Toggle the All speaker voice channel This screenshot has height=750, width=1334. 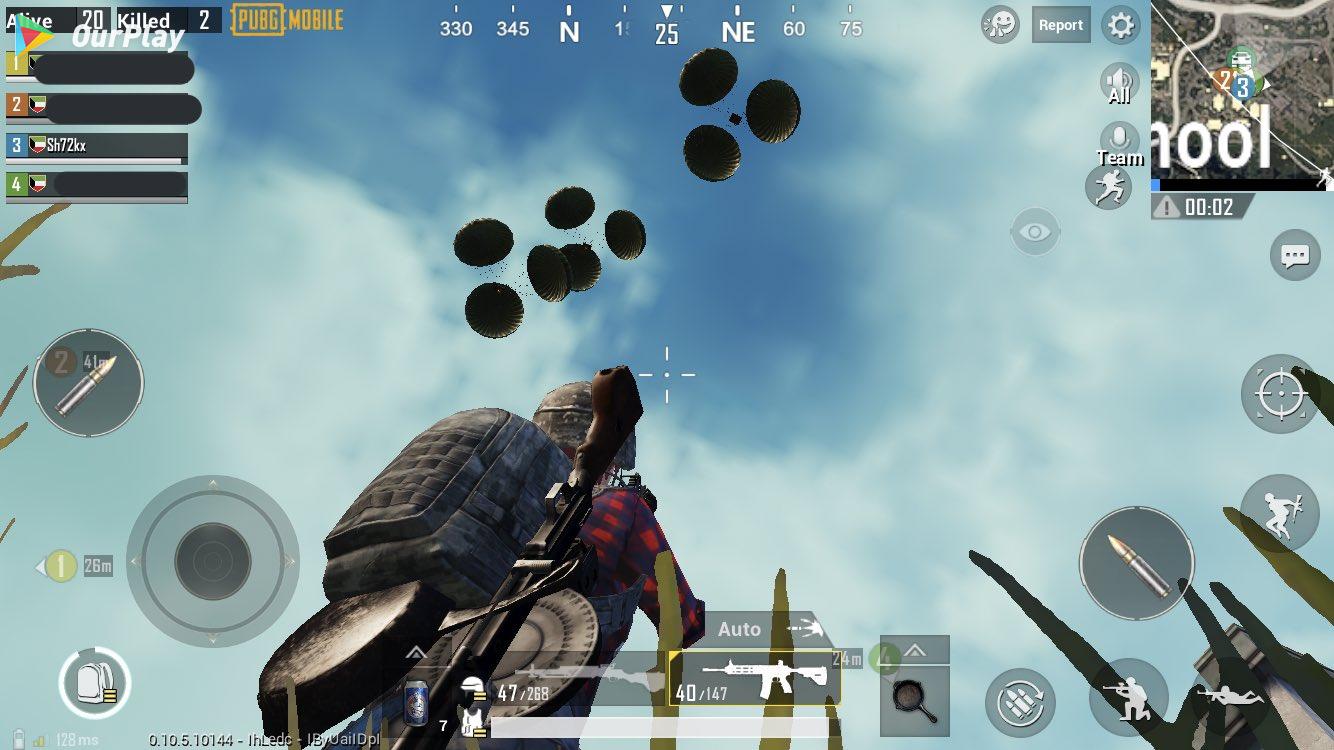[x=1119, y=84]
